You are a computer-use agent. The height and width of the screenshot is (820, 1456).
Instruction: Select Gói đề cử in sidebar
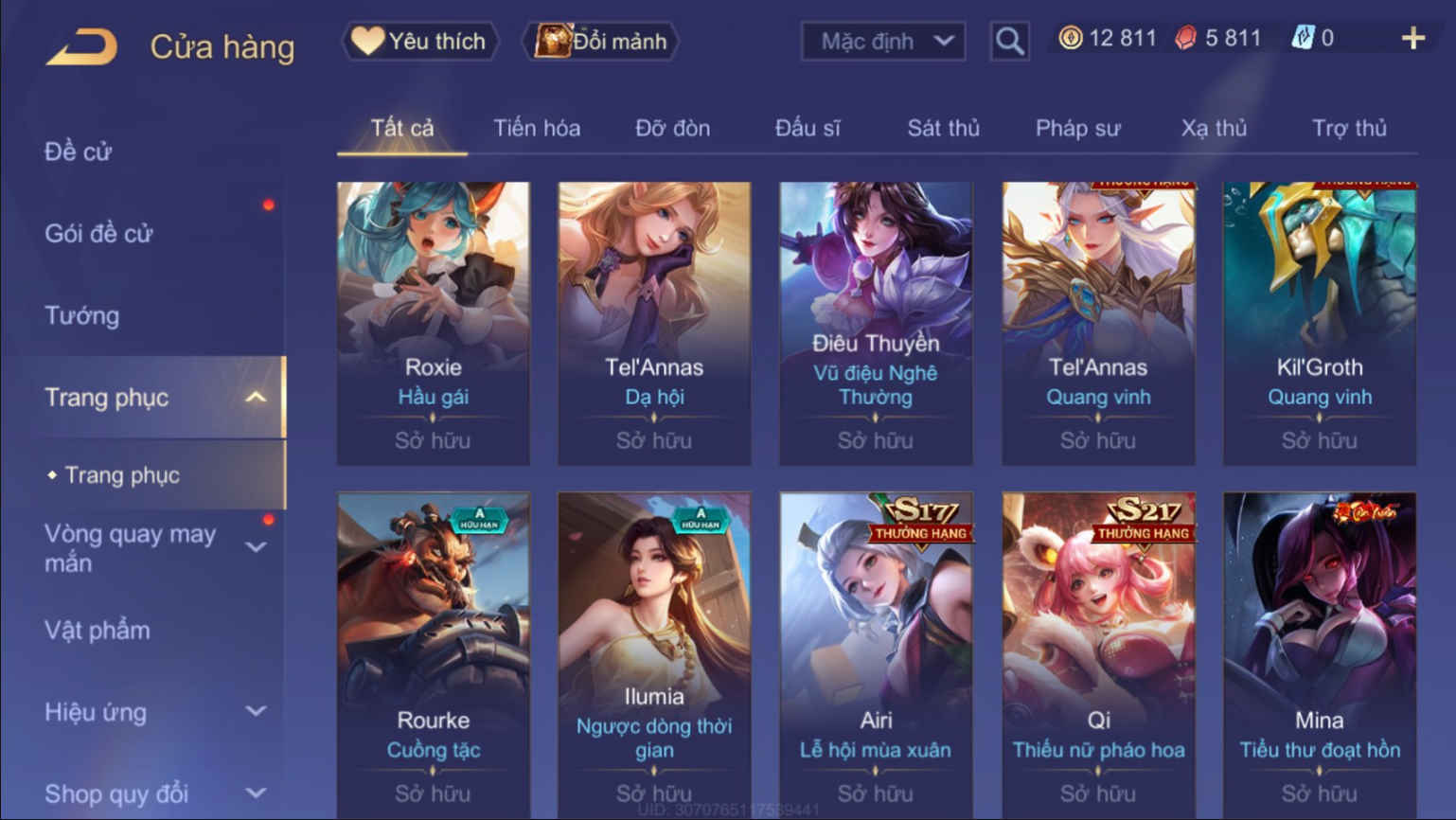(x=98, y=234)
